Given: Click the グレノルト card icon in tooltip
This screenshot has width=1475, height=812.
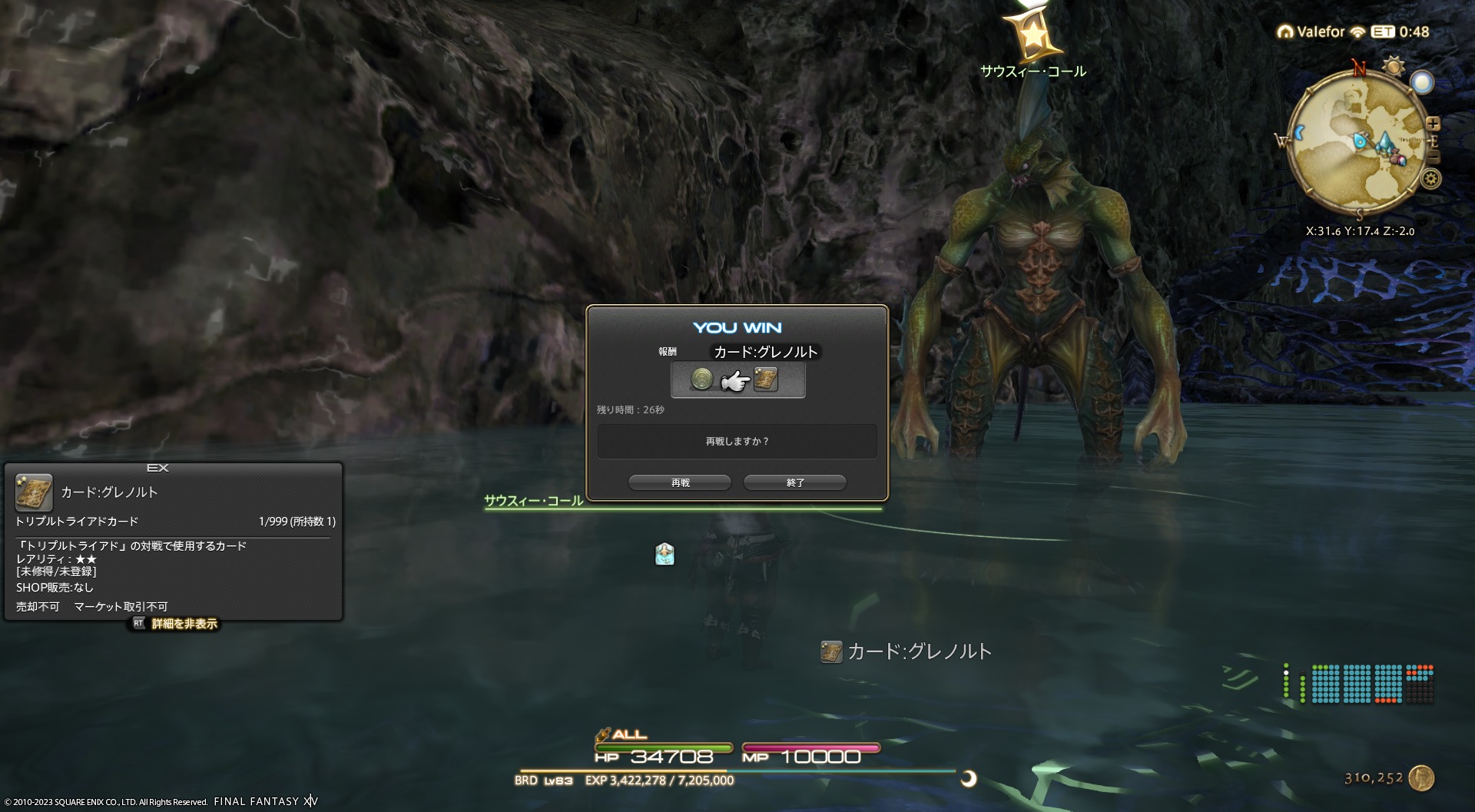Looking at the screenshot, I should pos(34,492).
